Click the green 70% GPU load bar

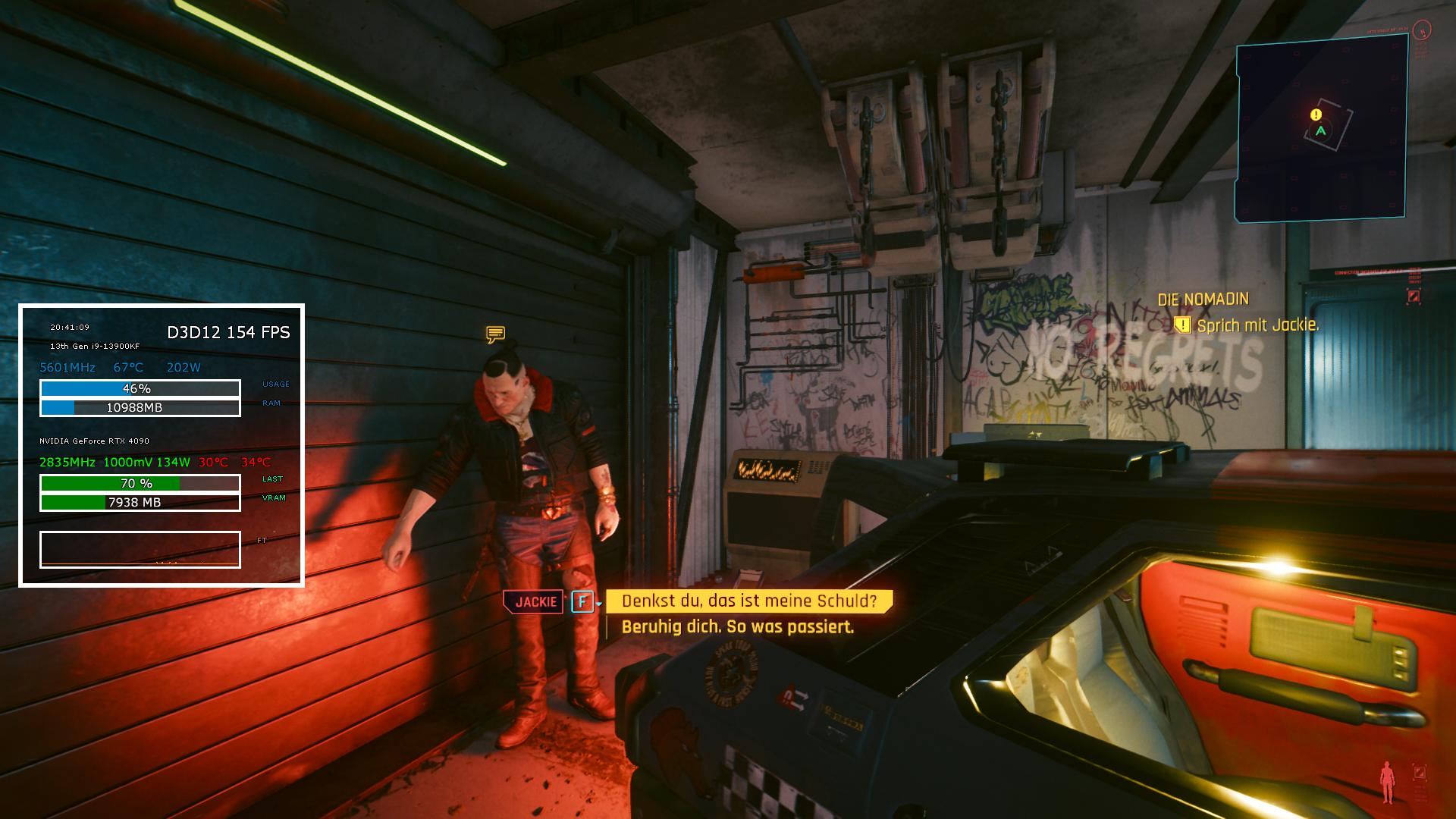[x=140, y=482]
